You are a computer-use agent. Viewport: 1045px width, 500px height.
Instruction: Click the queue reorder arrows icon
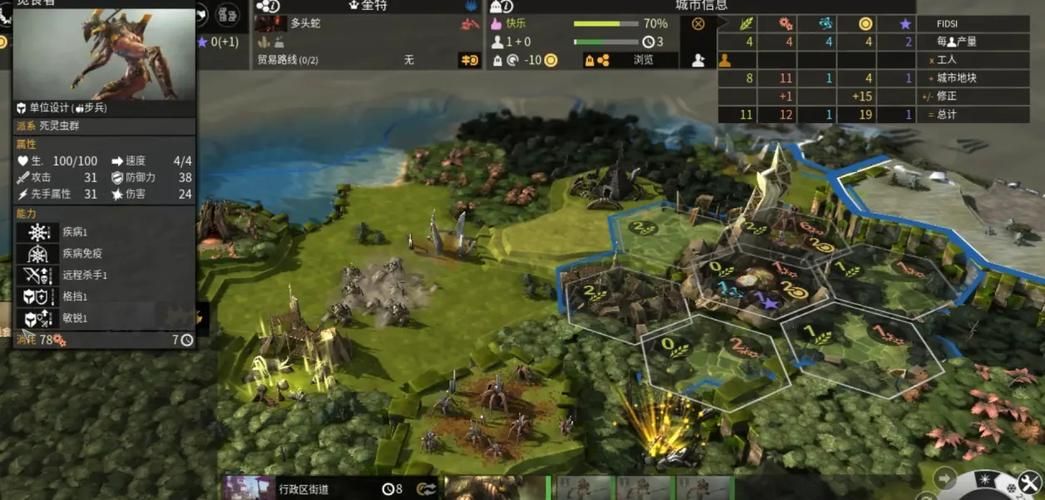coord(428,489)
